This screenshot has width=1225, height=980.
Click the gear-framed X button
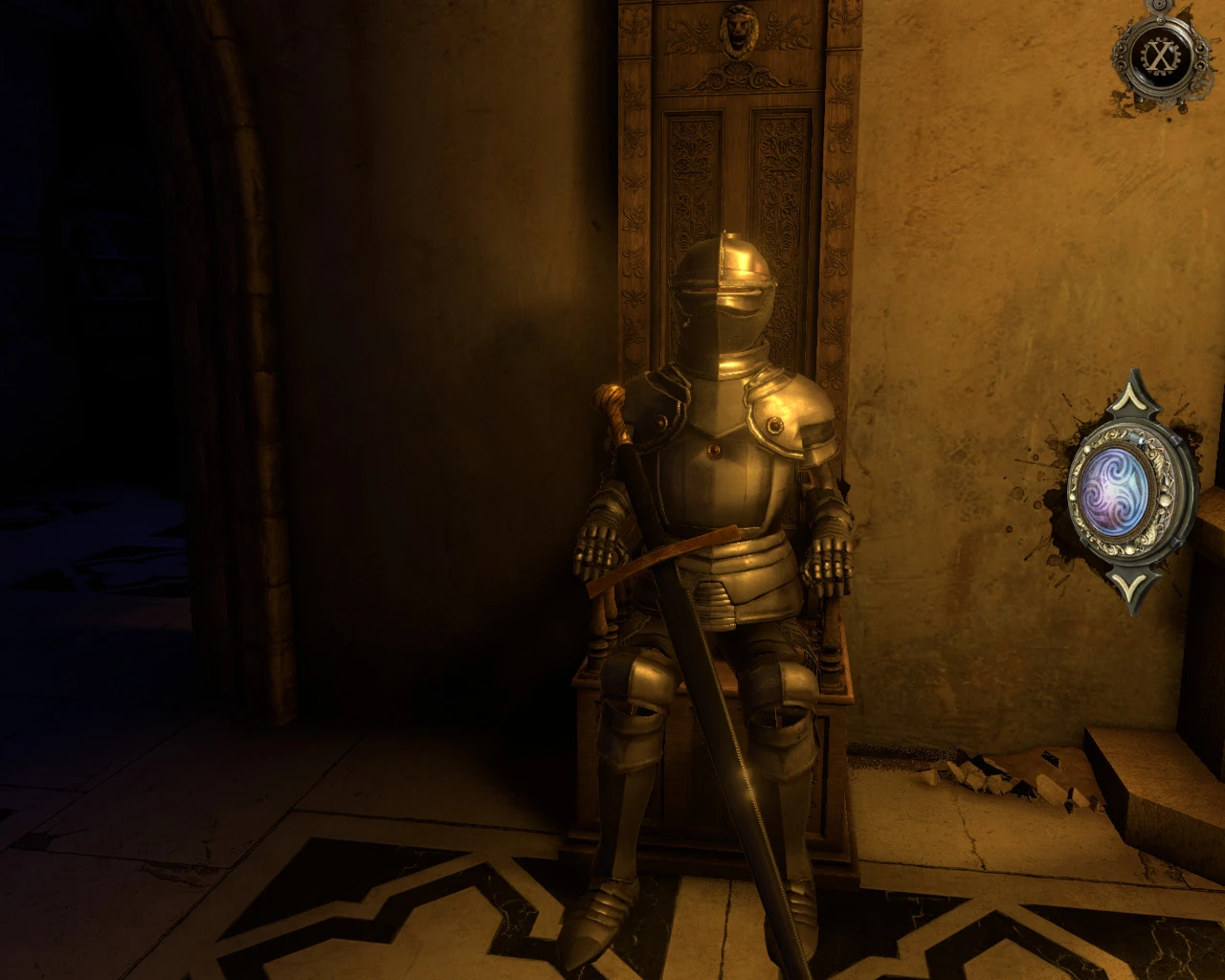coord(1161,57)
